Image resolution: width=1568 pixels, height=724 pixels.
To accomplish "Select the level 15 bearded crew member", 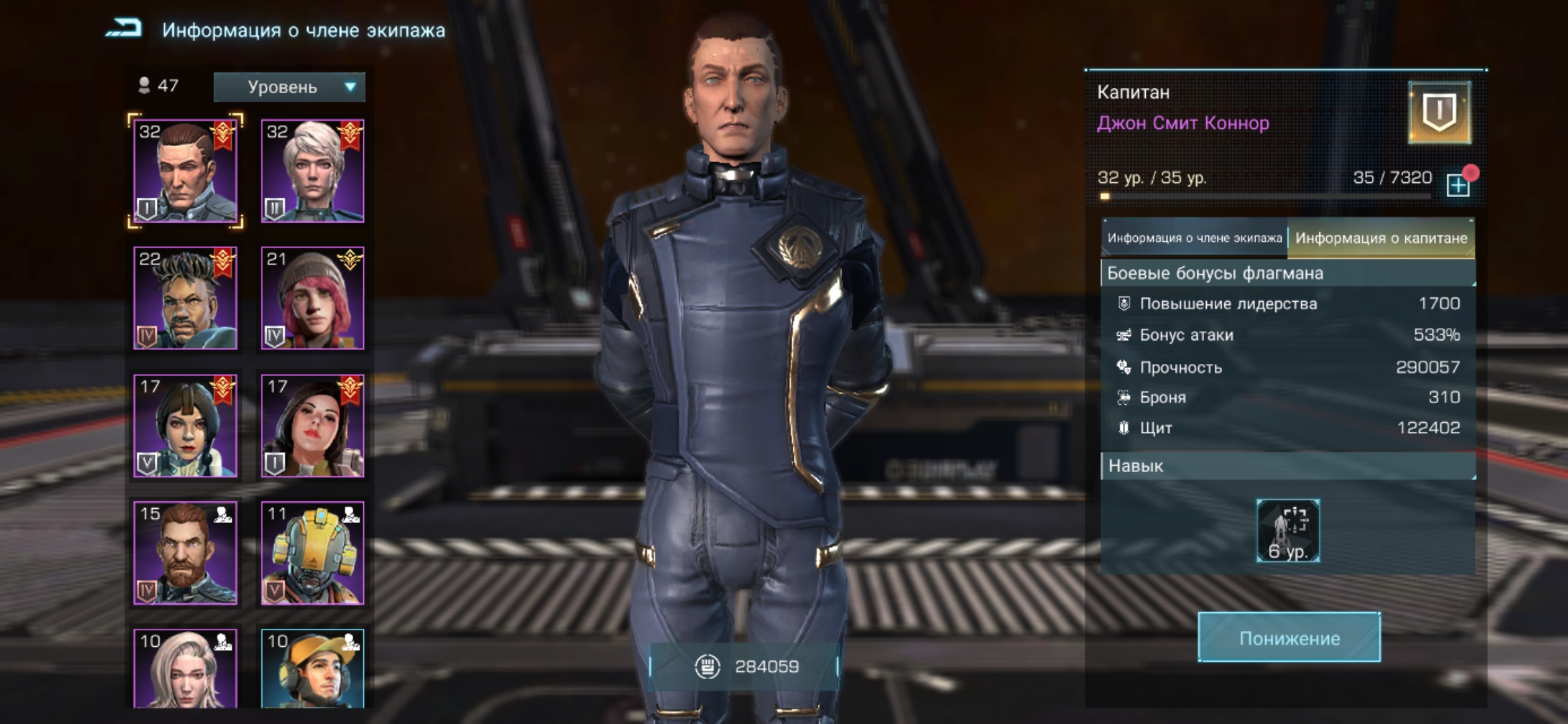I will click(186, 553).
